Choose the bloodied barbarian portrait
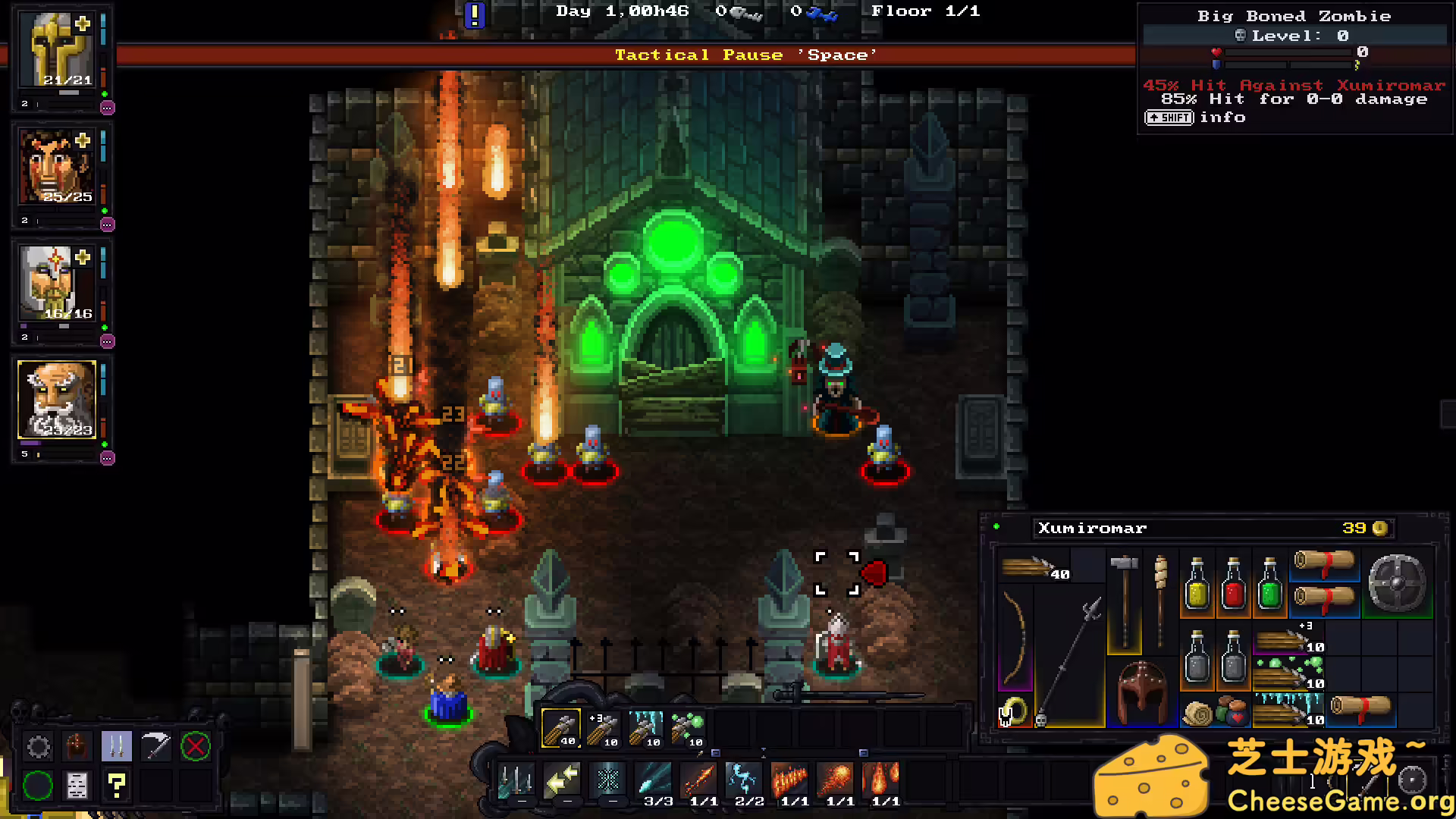Viewport: 1456px width, 819px height. [x=57, y=167]
